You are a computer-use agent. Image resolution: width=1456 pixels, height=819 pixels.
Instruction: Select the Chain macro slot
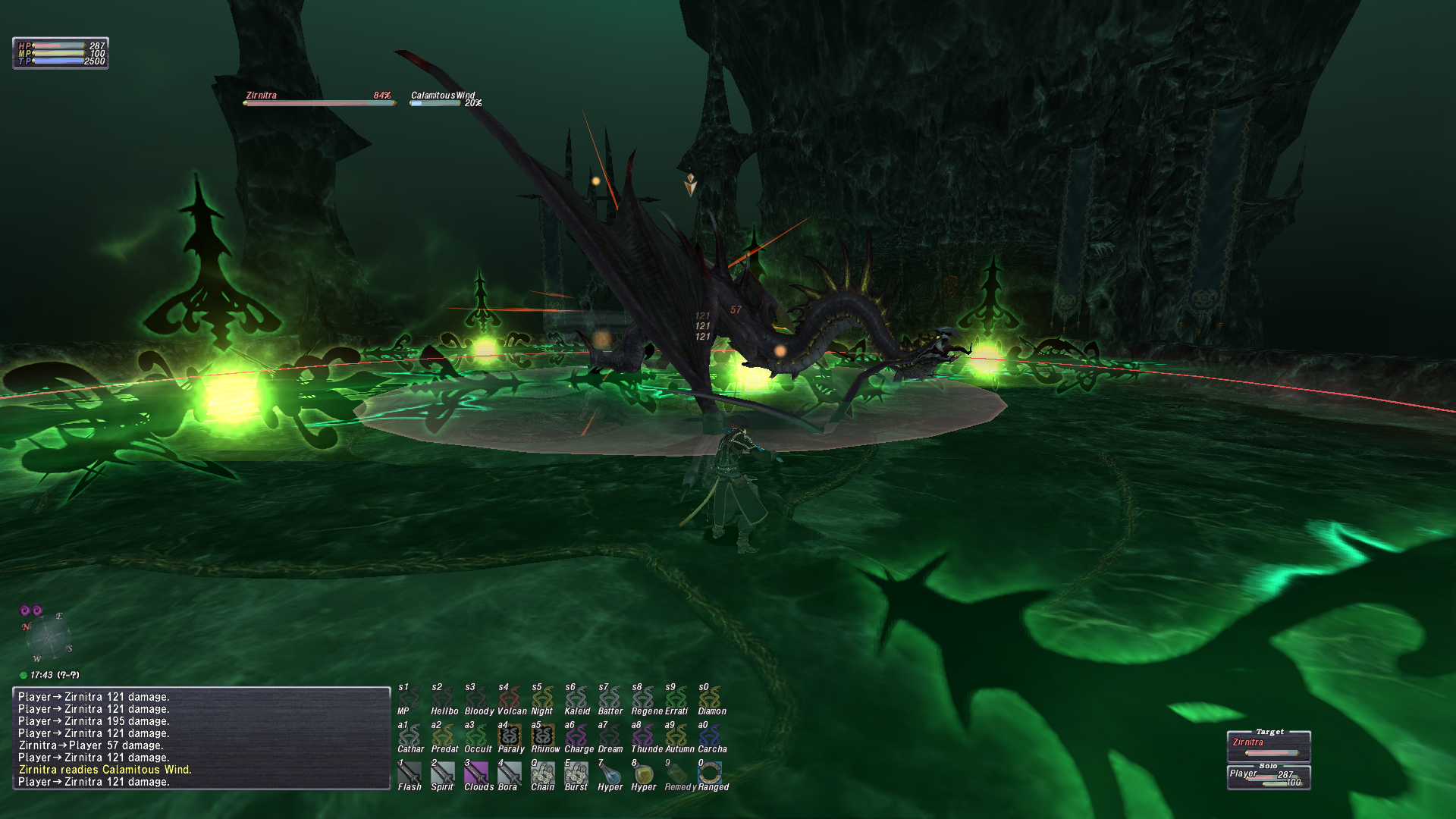[542, 773]
